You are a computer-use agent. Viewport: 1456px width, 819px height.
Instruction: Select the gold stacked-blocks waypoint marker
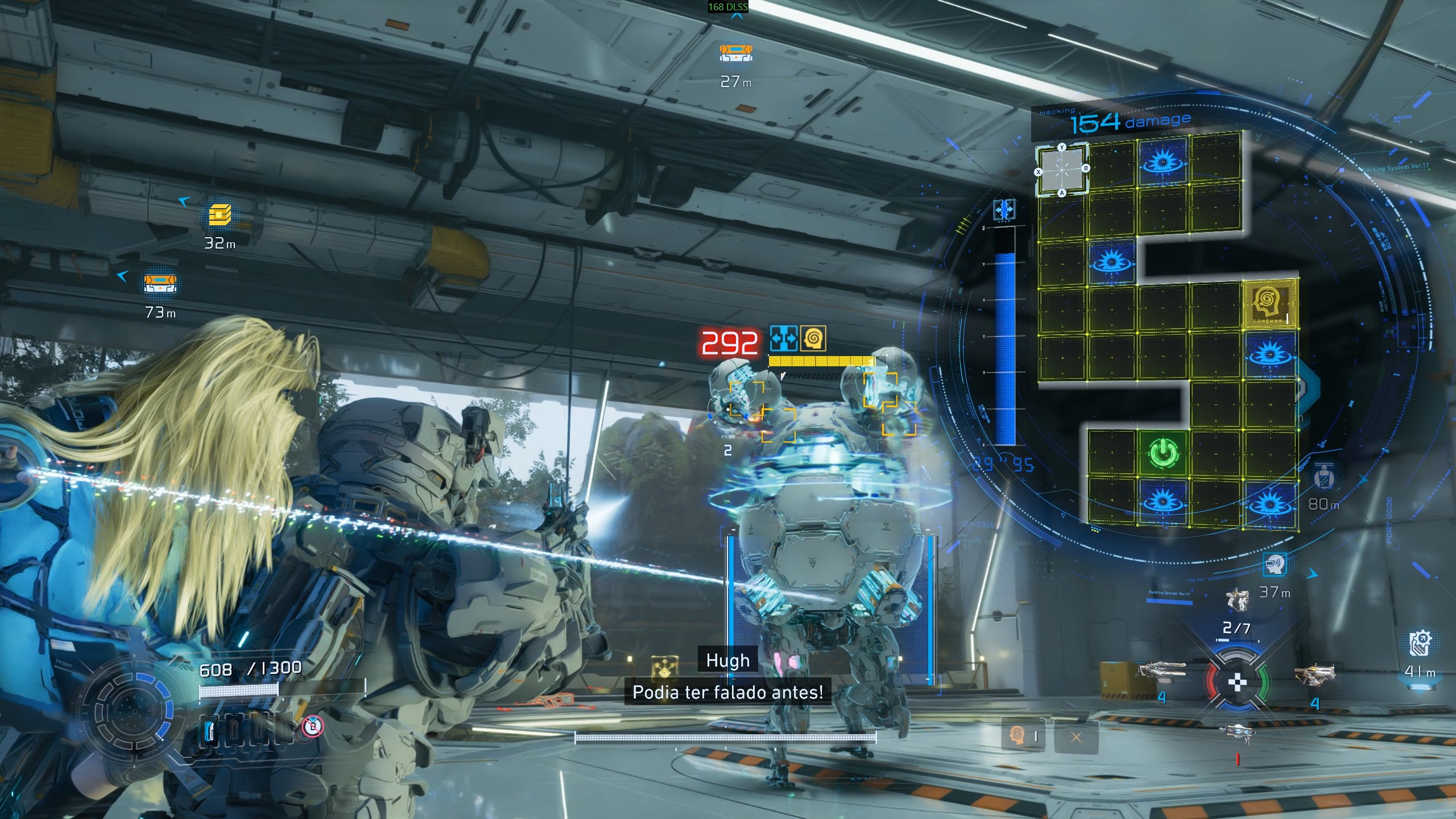[x=220, y=216]
